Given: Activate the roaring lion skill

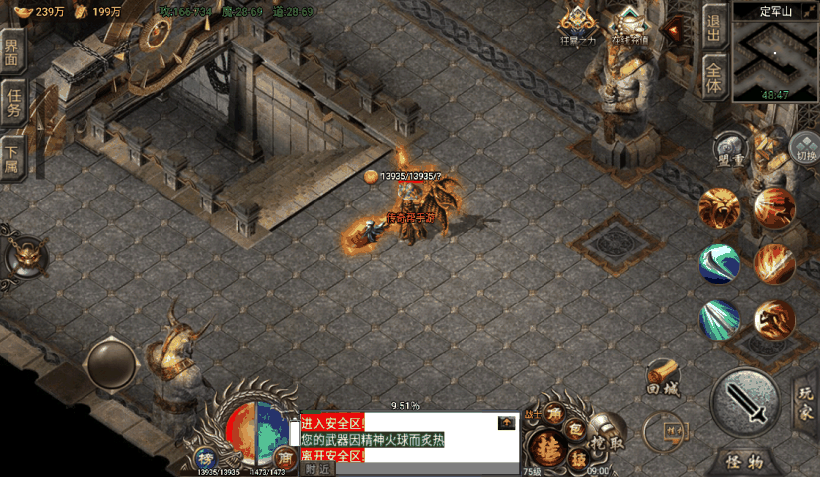Looking at the screenshot, I should tap(720, 208).
